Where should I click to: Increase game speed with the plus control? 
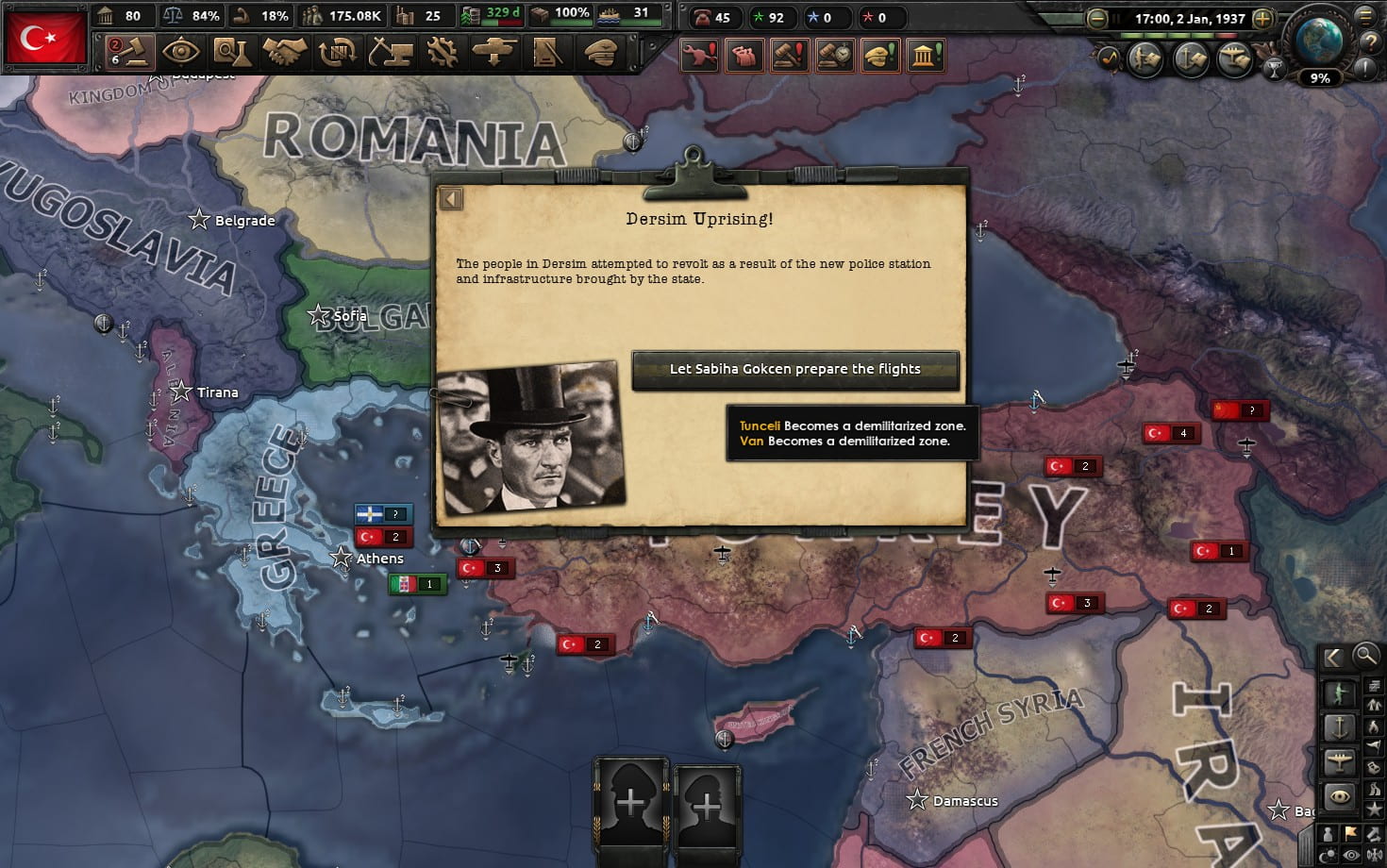(1264, 17)
